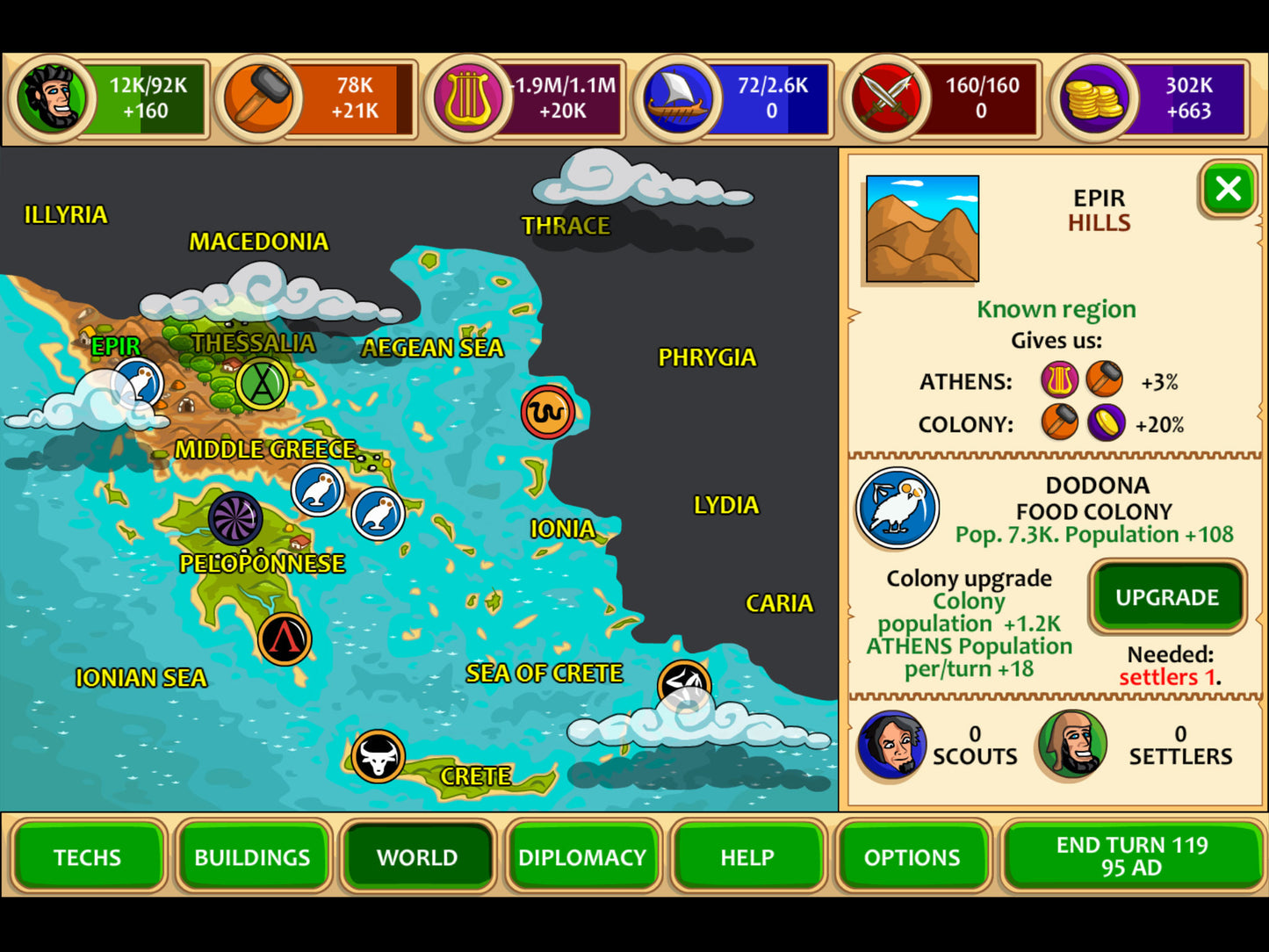Click the Settlers portrait icon
Viewport: 1269px width, 952px height.
tap(1071, 746)
